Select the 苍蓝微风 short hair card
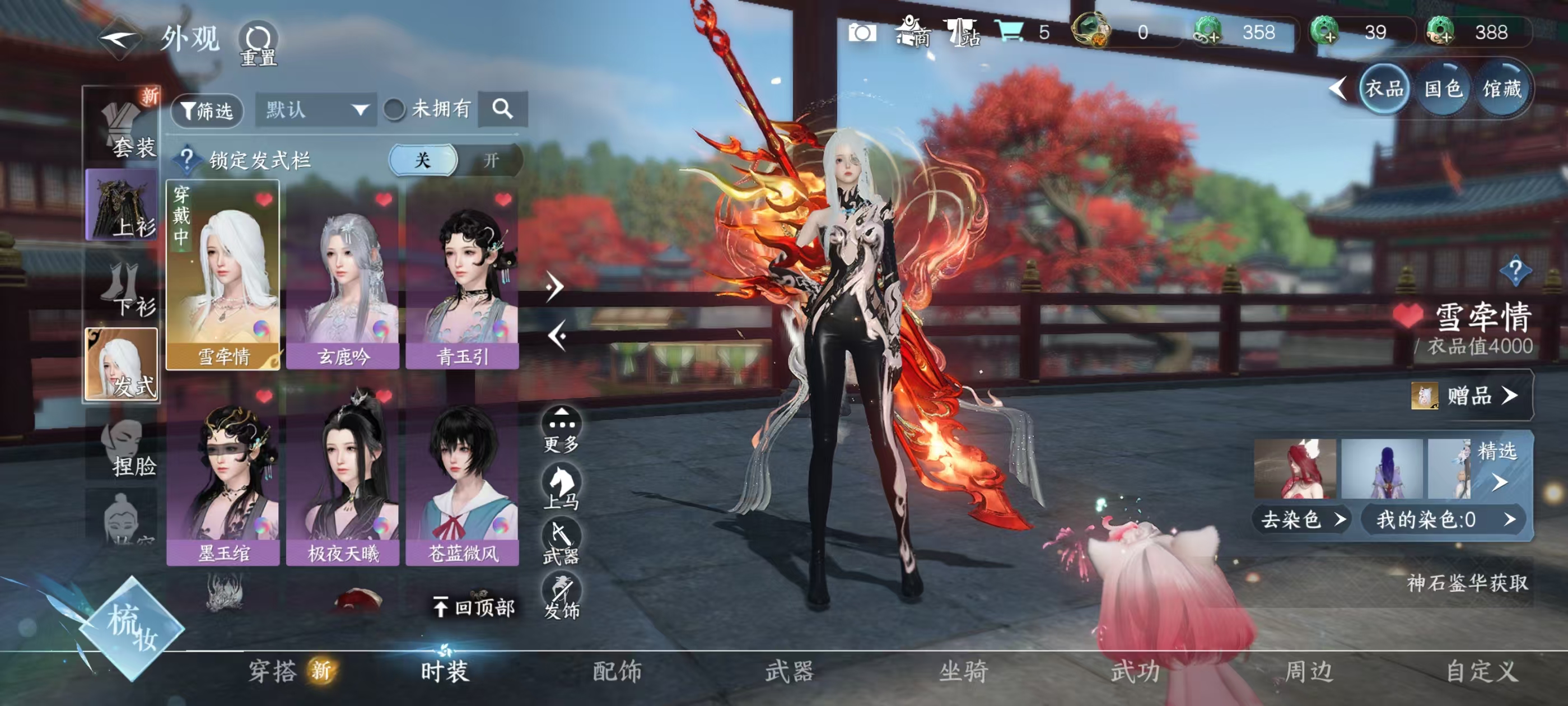The image size is (1568, 706). click(462, 475)
